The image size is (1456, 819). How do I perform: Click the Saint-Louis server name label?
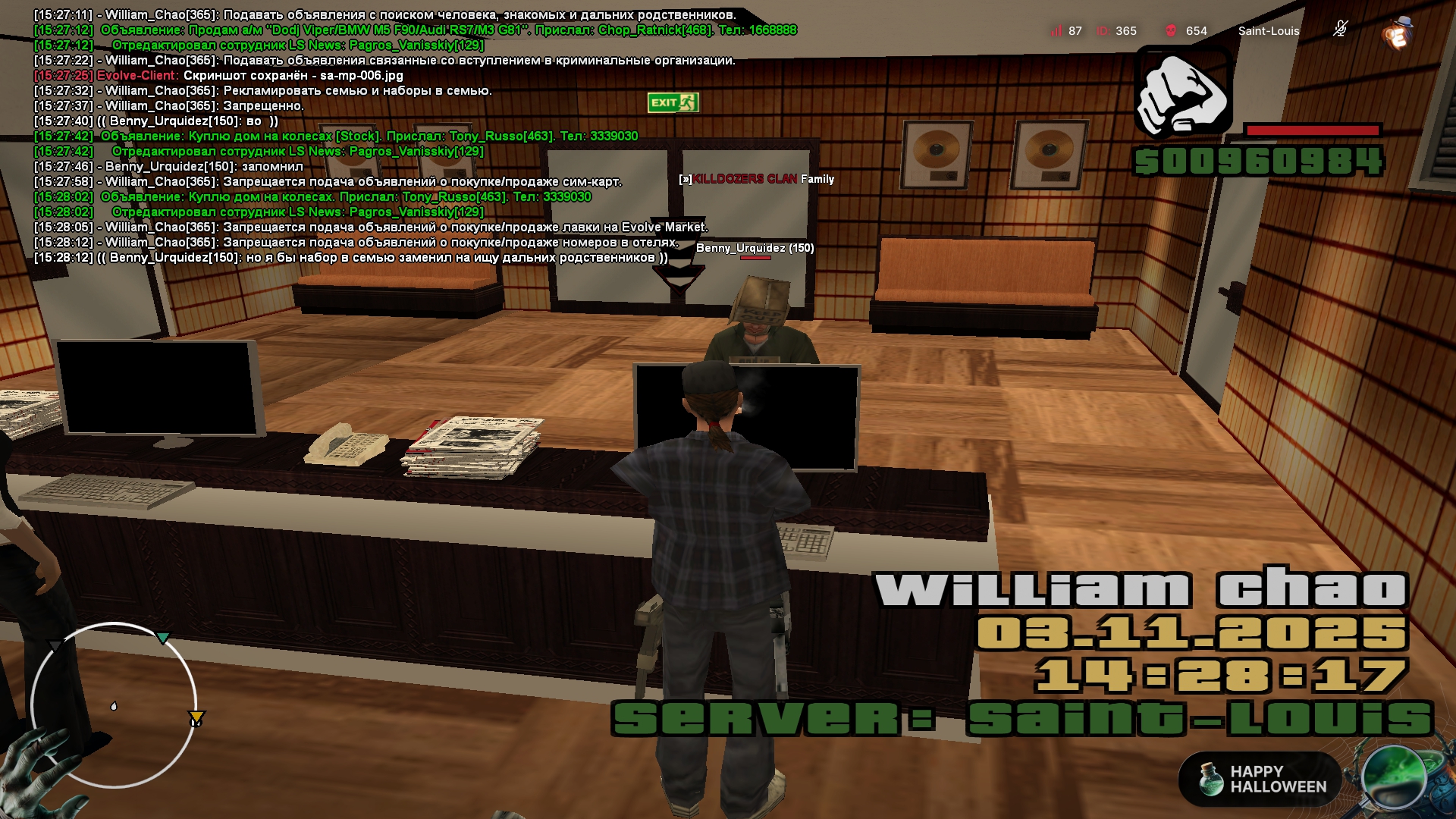pos(1268,31)
